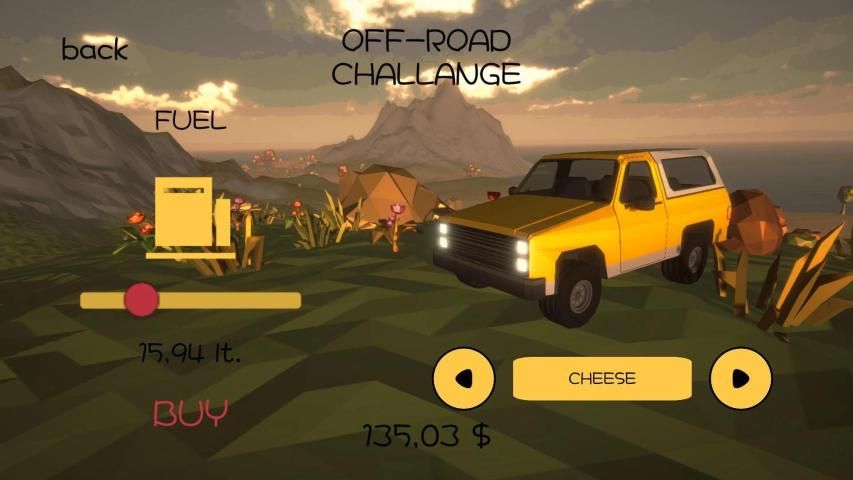Go back using the back button
Screen dimensions: 853x480
[95, 50]
